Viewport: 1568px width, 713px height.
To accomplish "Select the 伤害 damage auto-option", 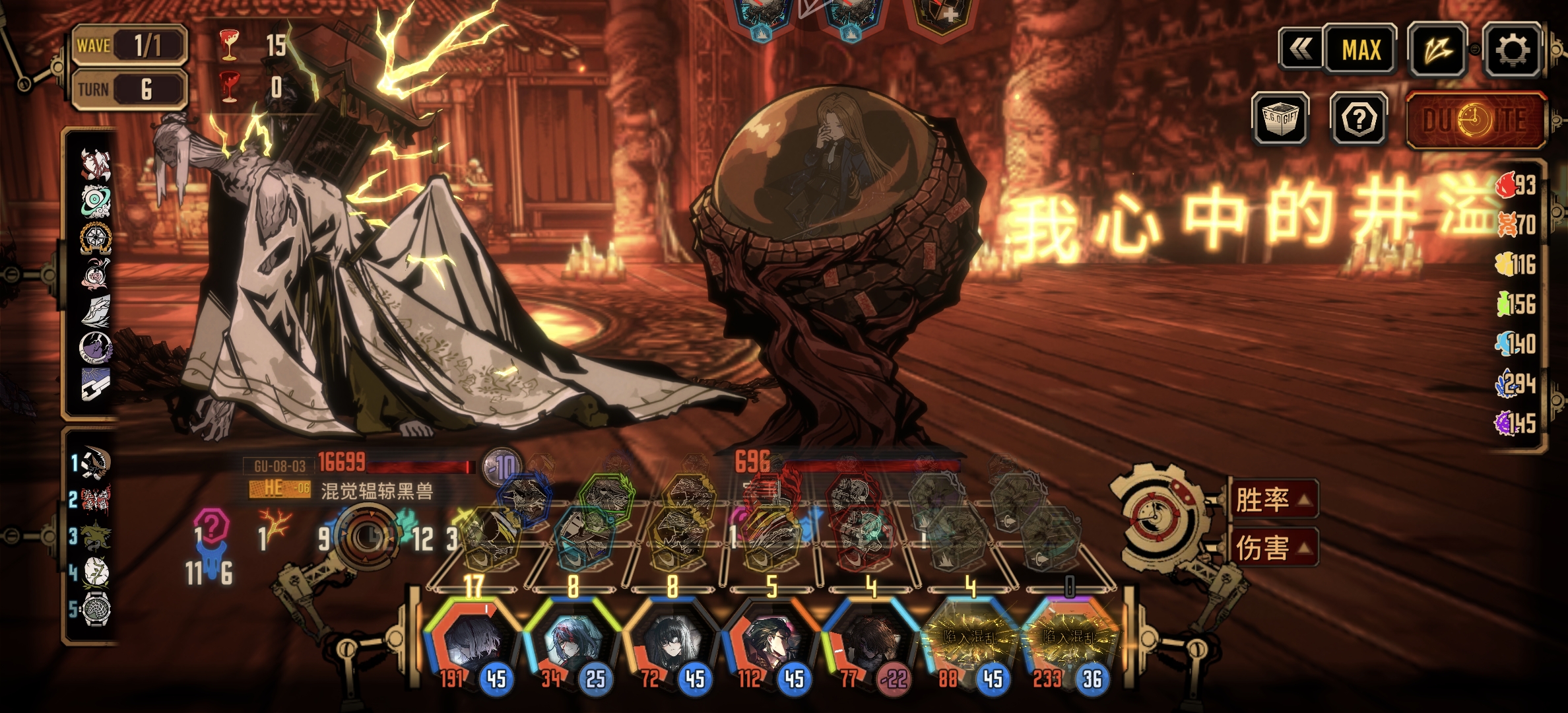I will 1272,547.
